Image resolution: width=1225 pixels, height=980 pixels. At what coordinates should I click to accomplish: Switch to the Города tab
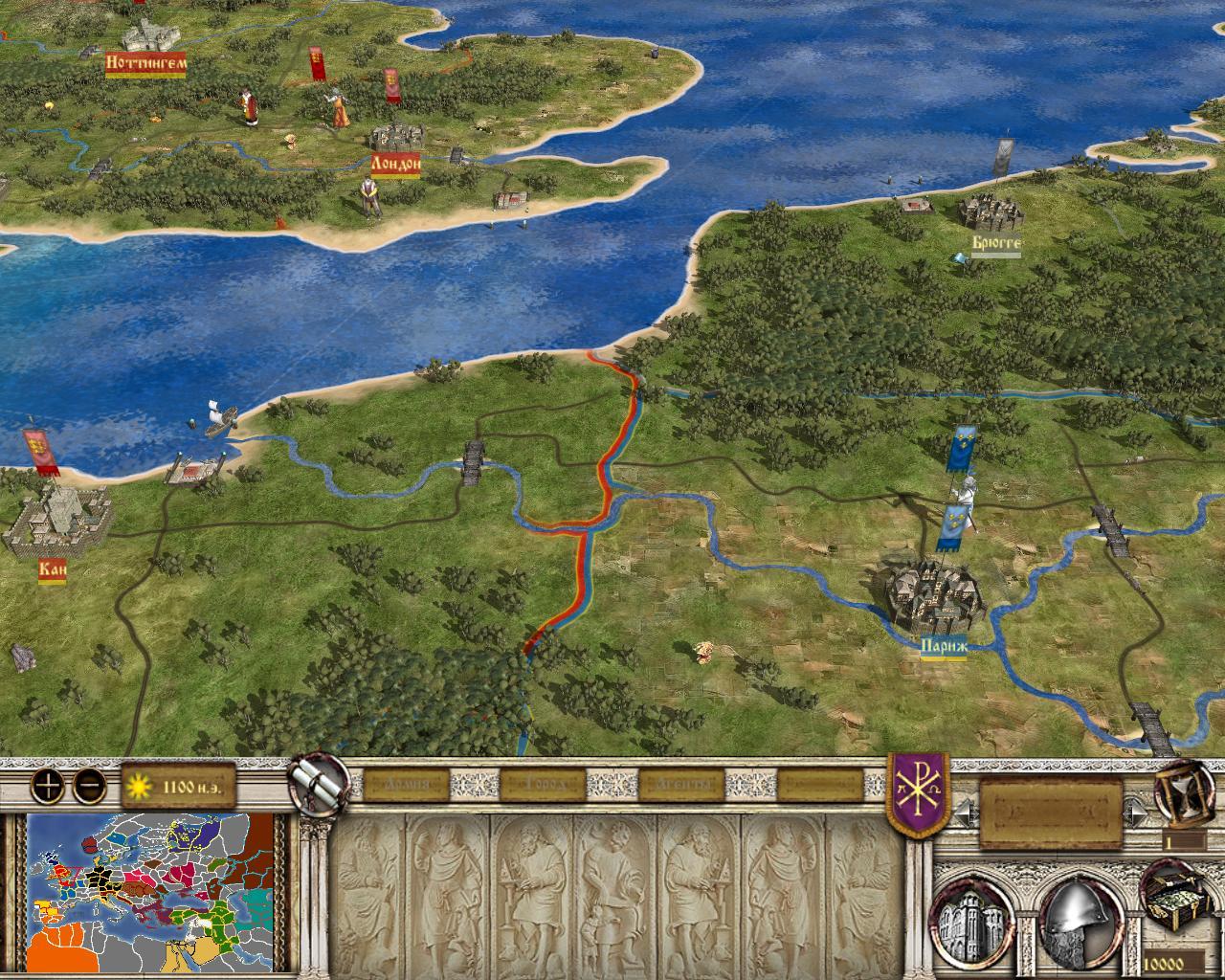pyautogui.click(x=540, y=786)
